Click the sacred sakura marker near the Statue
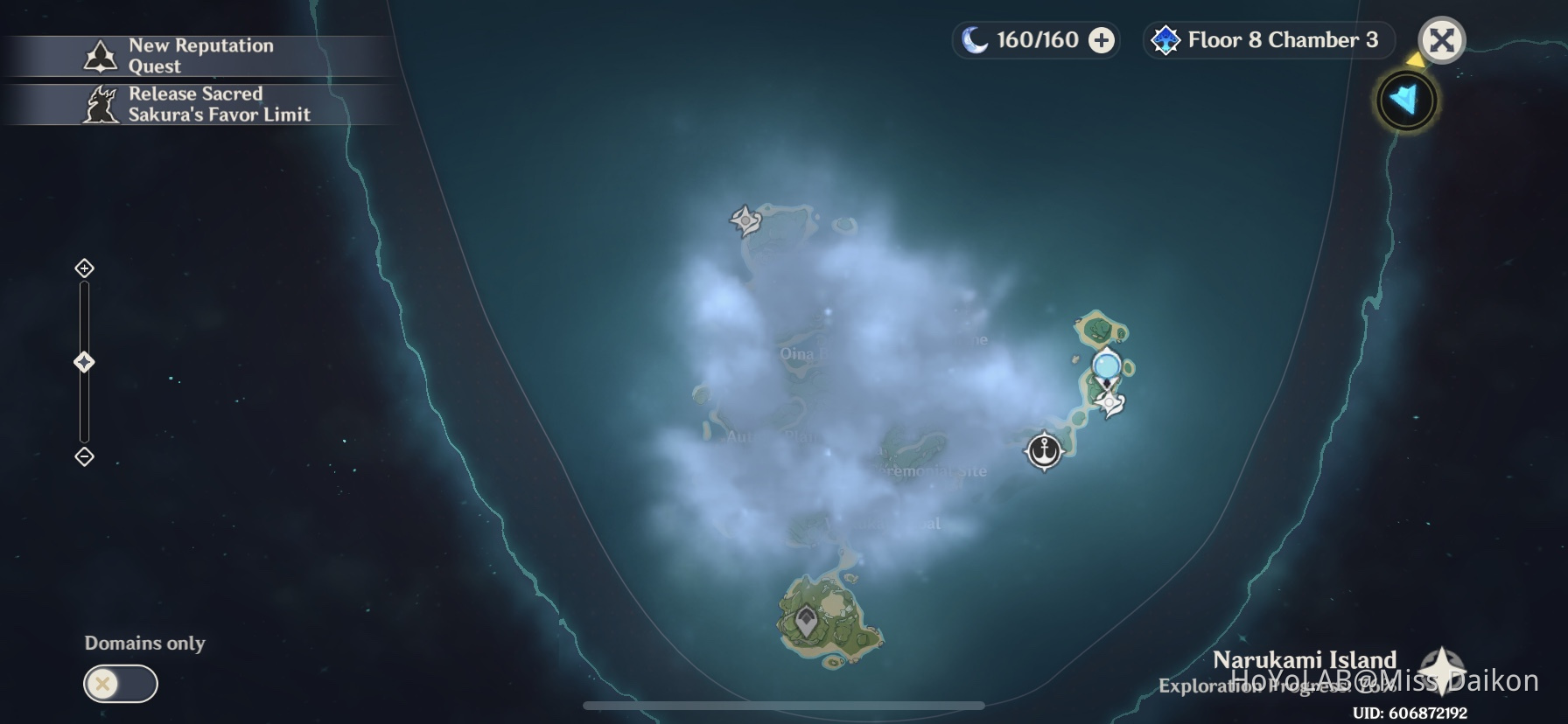Viewport: 1568px width, 724px height. [1108, 403]
